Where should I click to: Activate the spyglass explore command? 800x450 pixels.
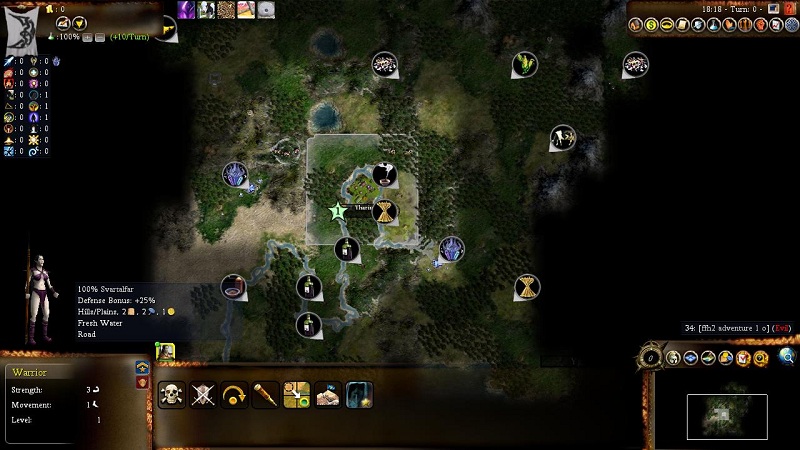[x=265, y=394]
